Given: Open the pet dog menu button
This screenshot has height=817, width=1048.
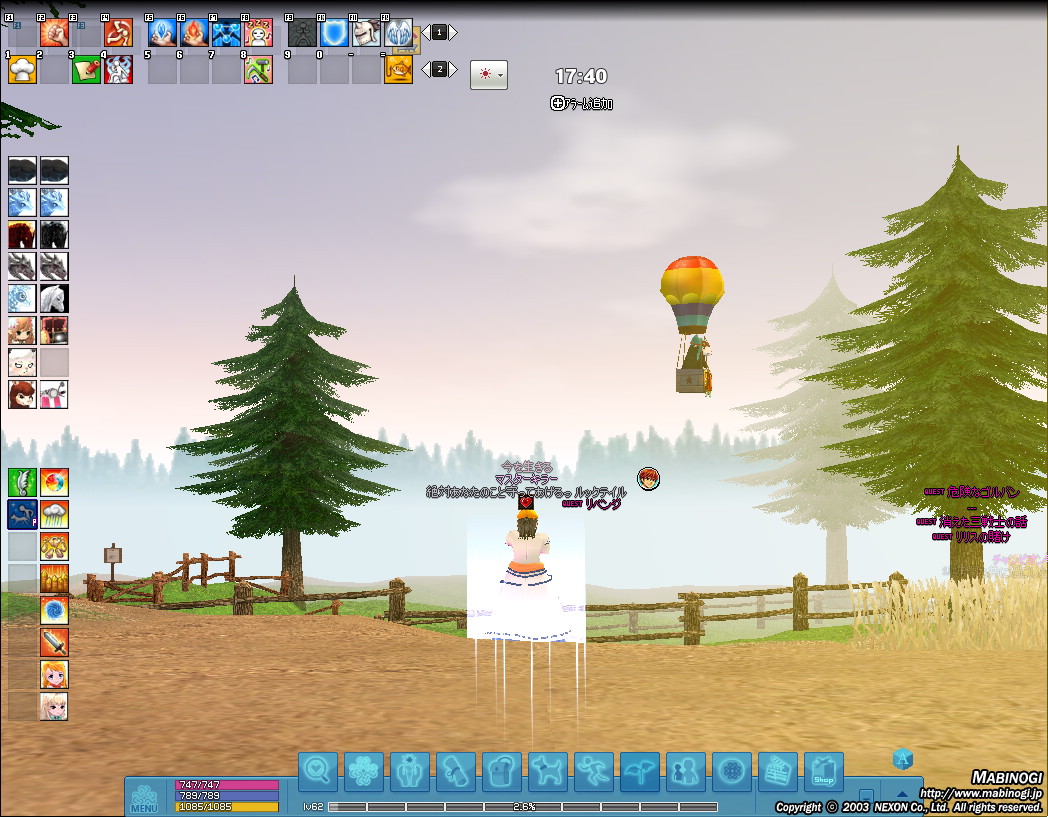Looking at the screenshot, I should click(x=547, y=771).
